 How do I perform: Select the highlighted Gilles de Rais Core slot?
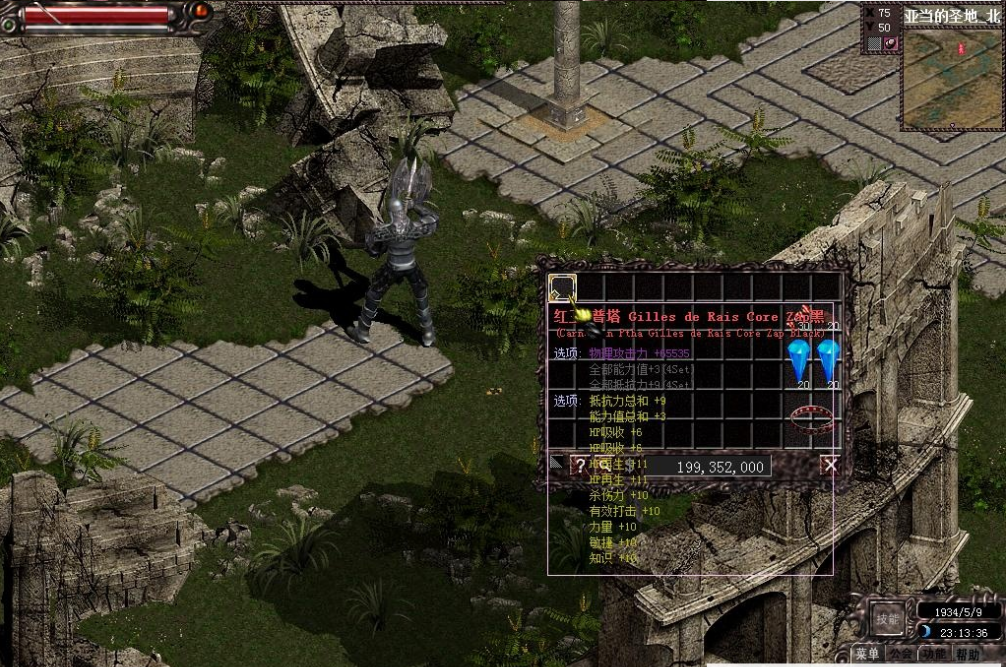(x=562, y=289)
